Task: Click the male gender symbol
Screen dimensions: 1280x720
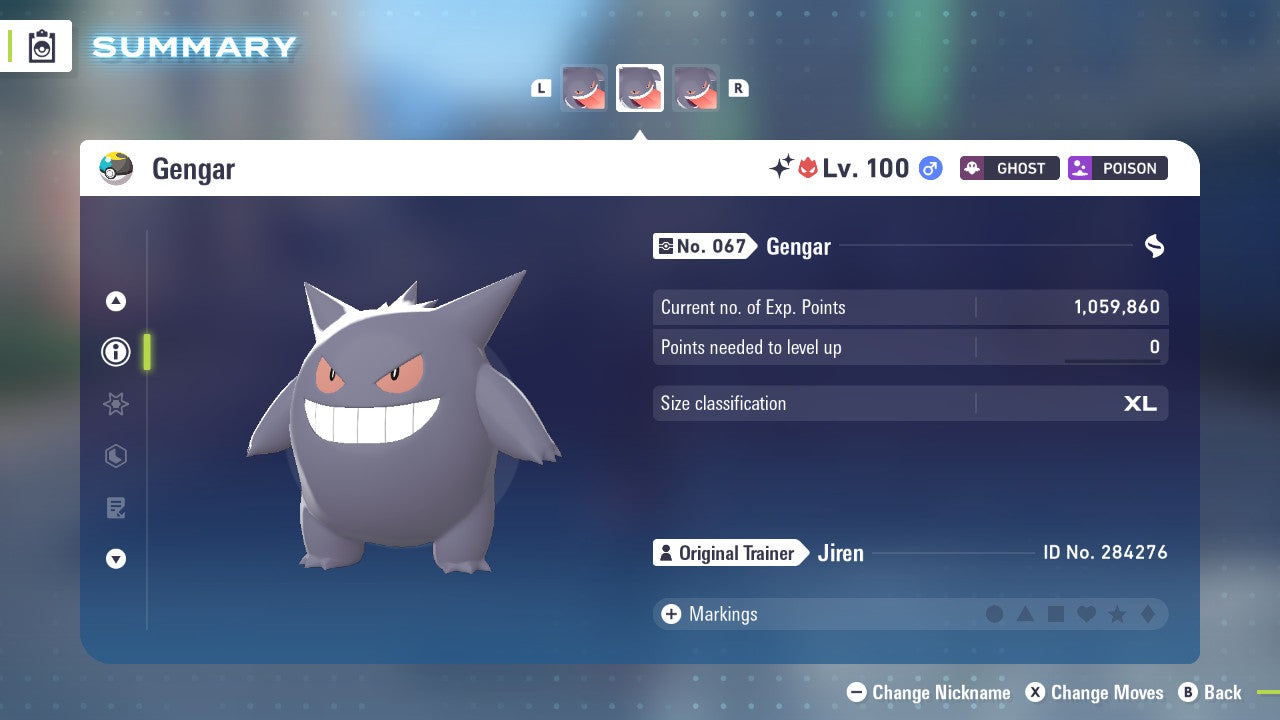Action: [x=929, y=168]
